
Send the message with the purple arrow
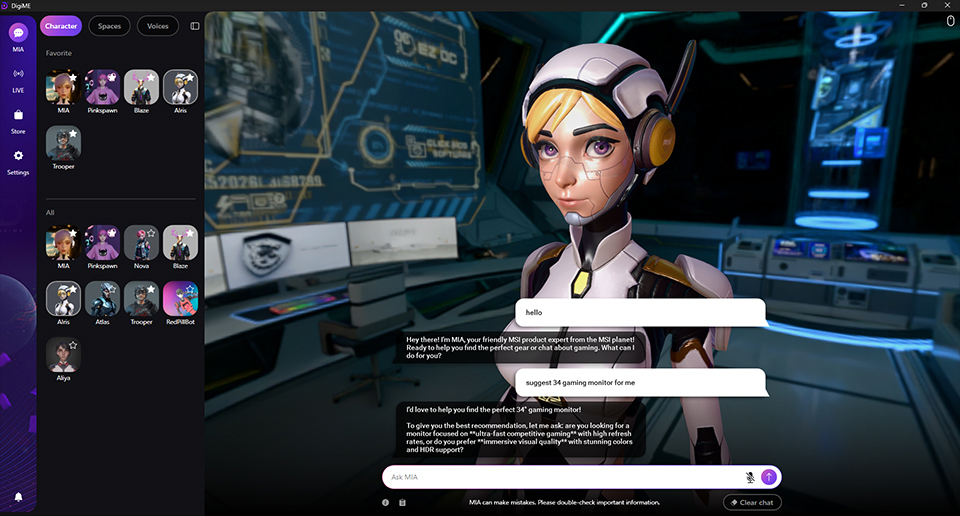tap(768, 477)
